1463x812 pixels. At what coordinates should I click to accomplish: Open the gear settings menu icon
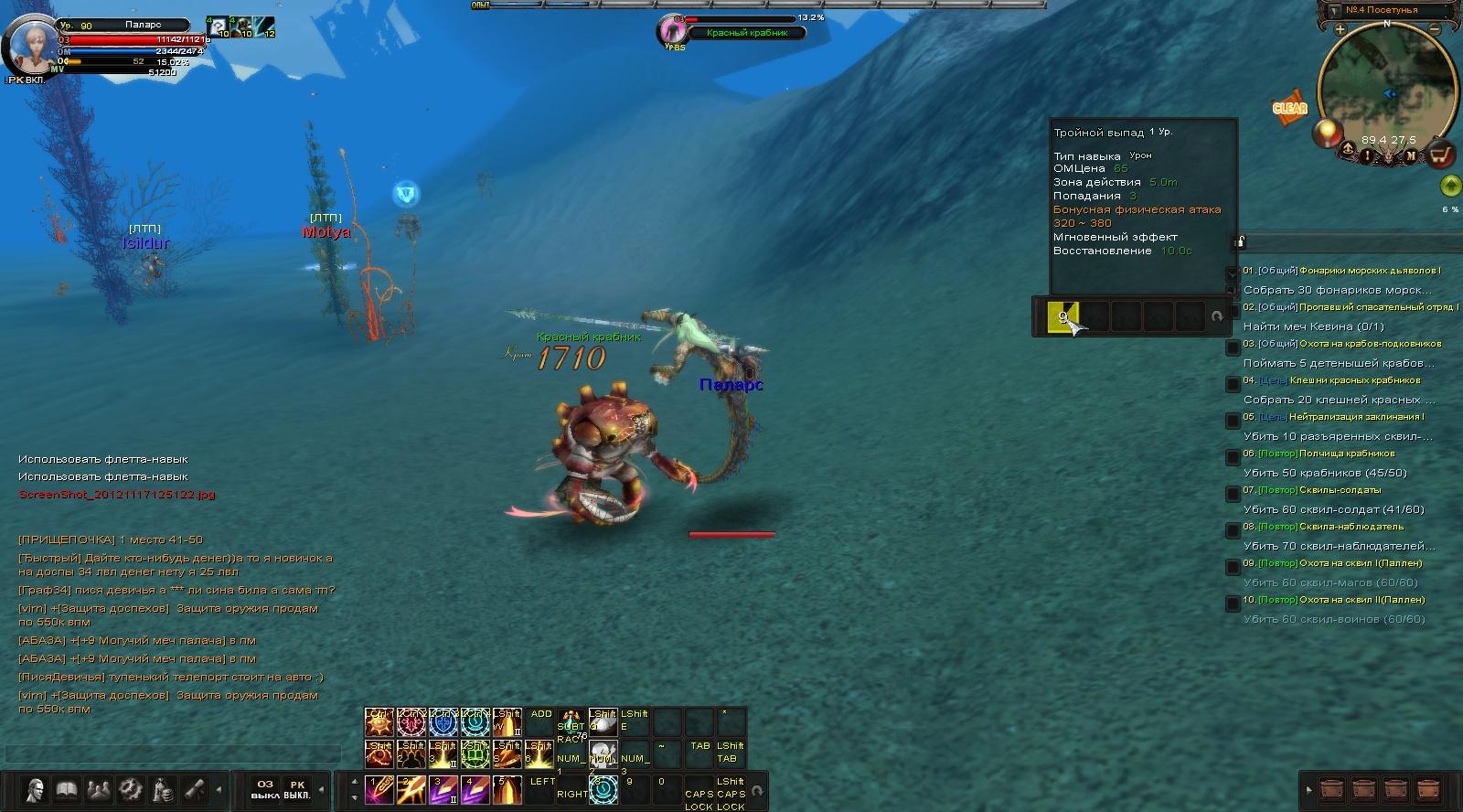130,788
